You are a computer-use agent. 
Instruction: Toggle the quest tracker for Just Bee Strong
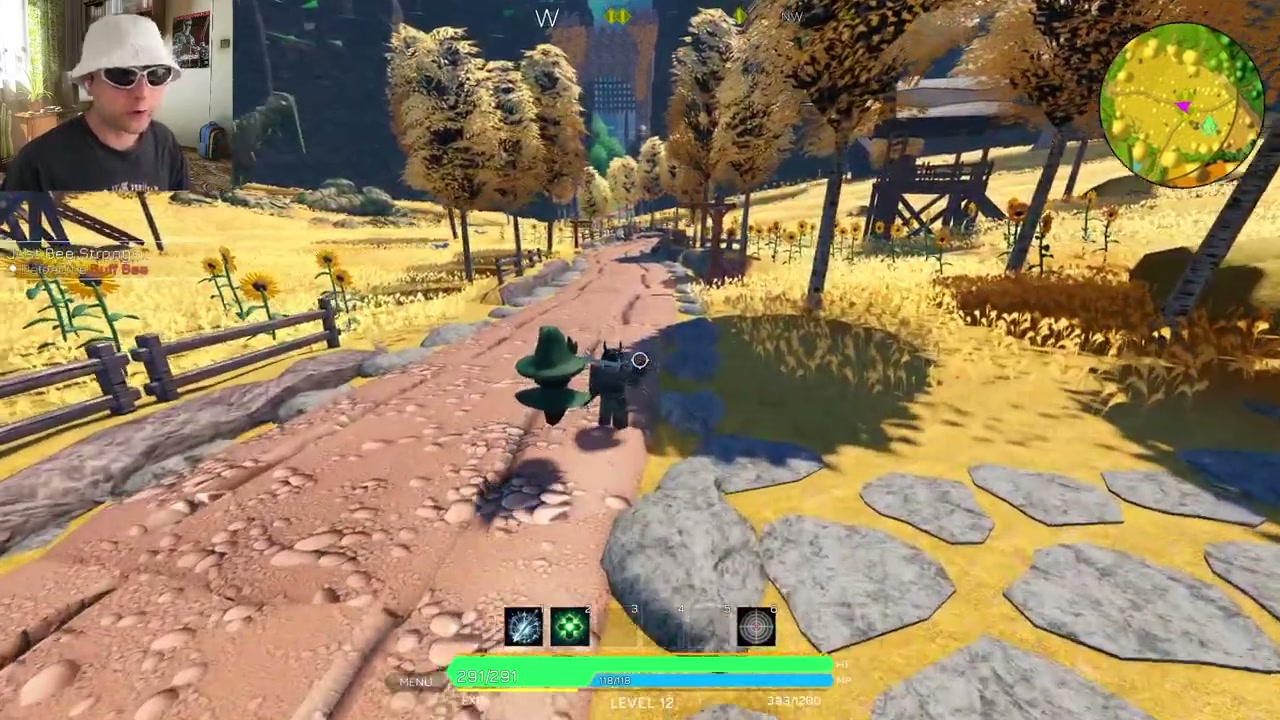click(70, 254)
